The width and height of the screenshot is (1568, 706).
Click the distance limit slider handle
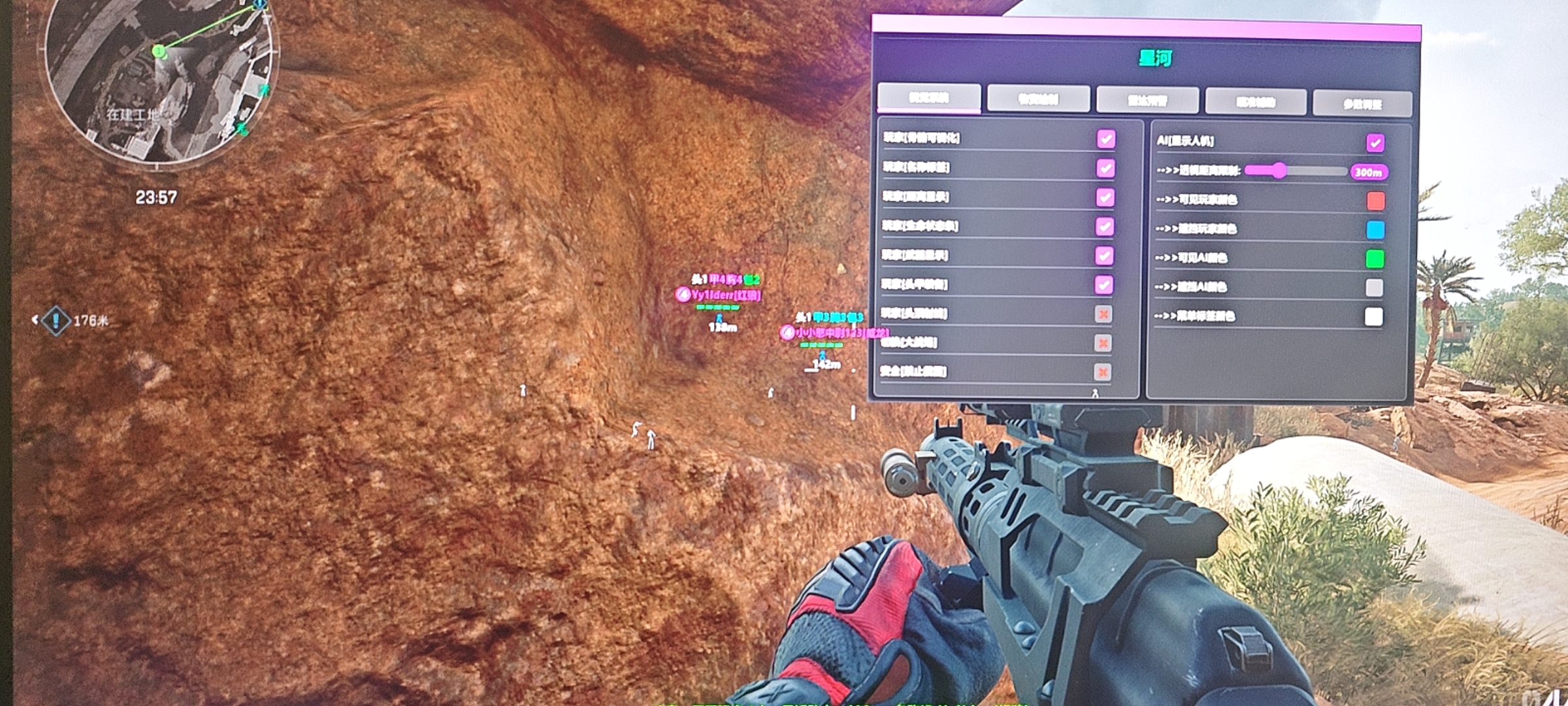click(1279, 171)
